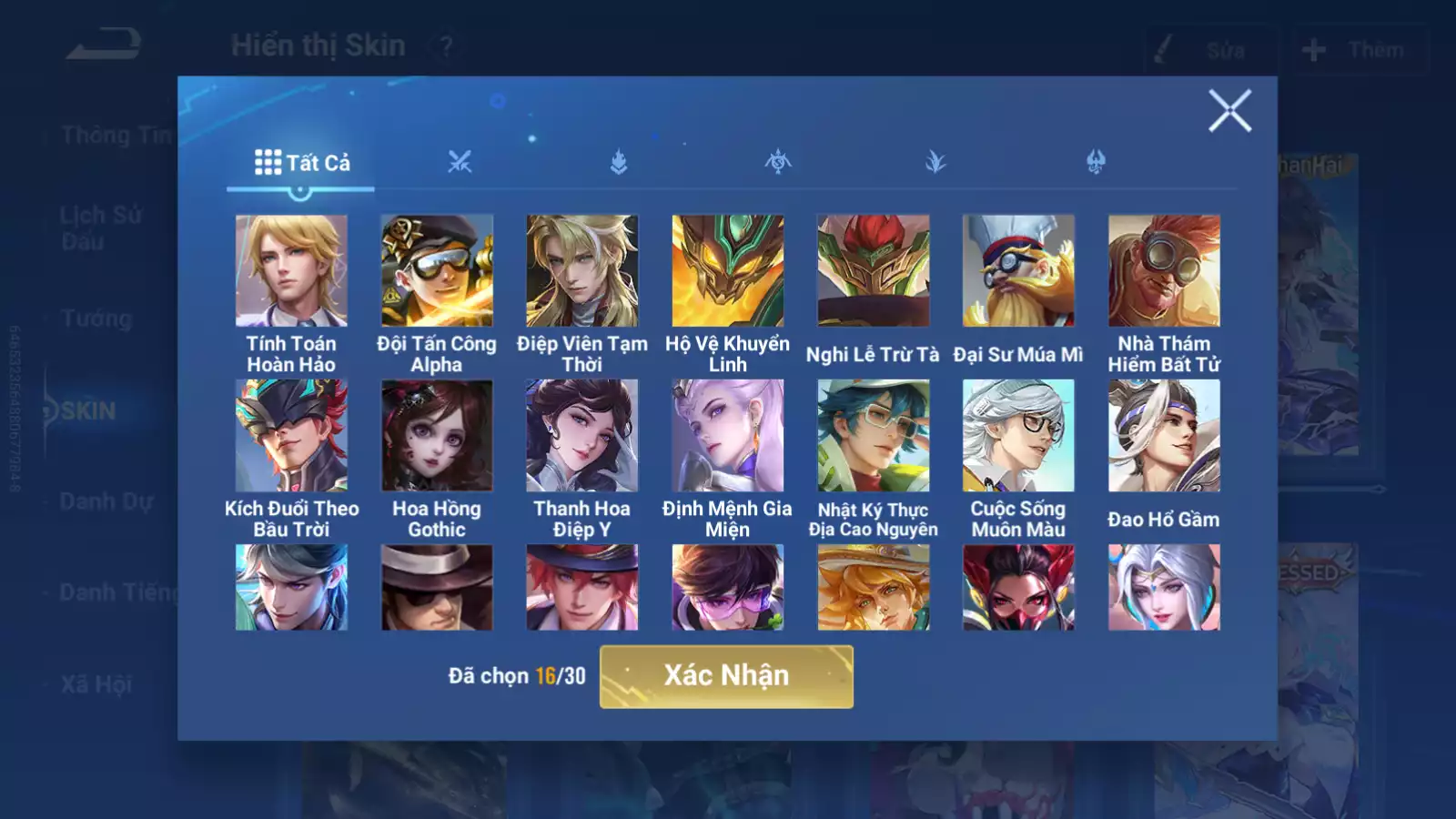Choose the Nghi Lễ Trừ Tà skin
This screenshot has width=1456, height=819.
pos(873,270)
